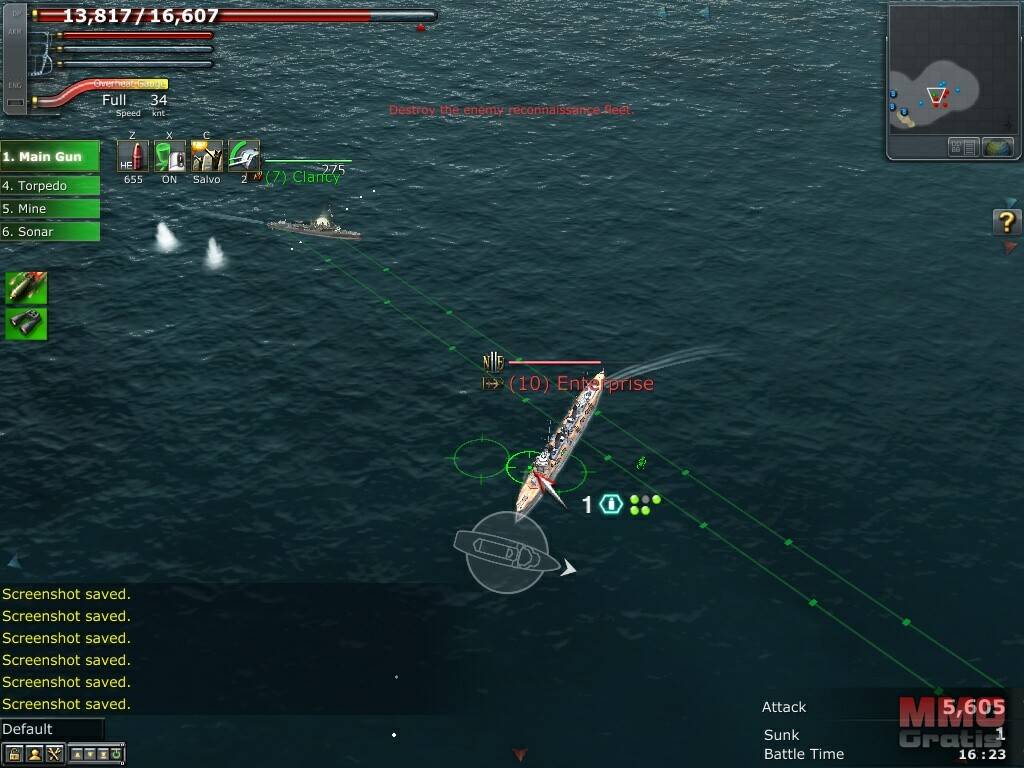Click the Salvo firing mode icon
Viewport: 1024px width, 768px height.
click(207, 156)
